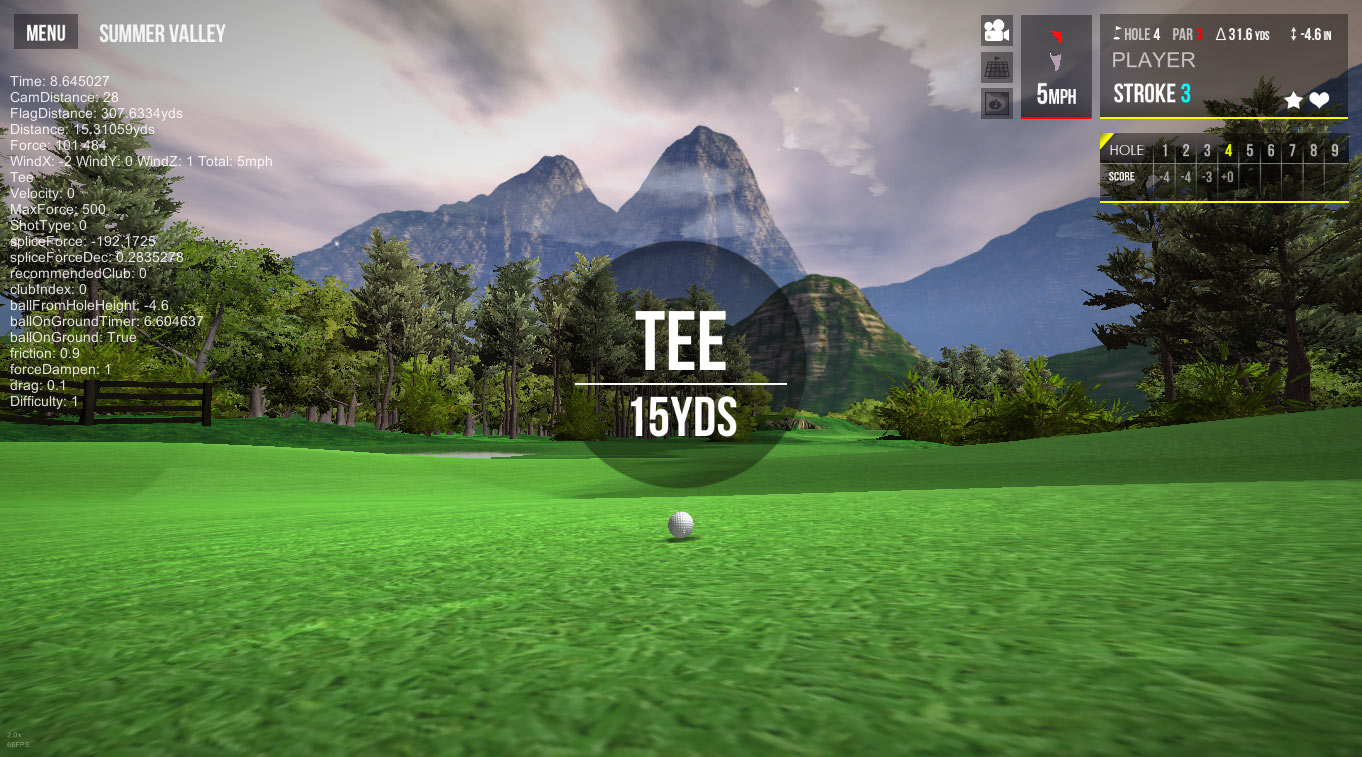
Task: Click the white heart icon
Action: [1319, 100]
